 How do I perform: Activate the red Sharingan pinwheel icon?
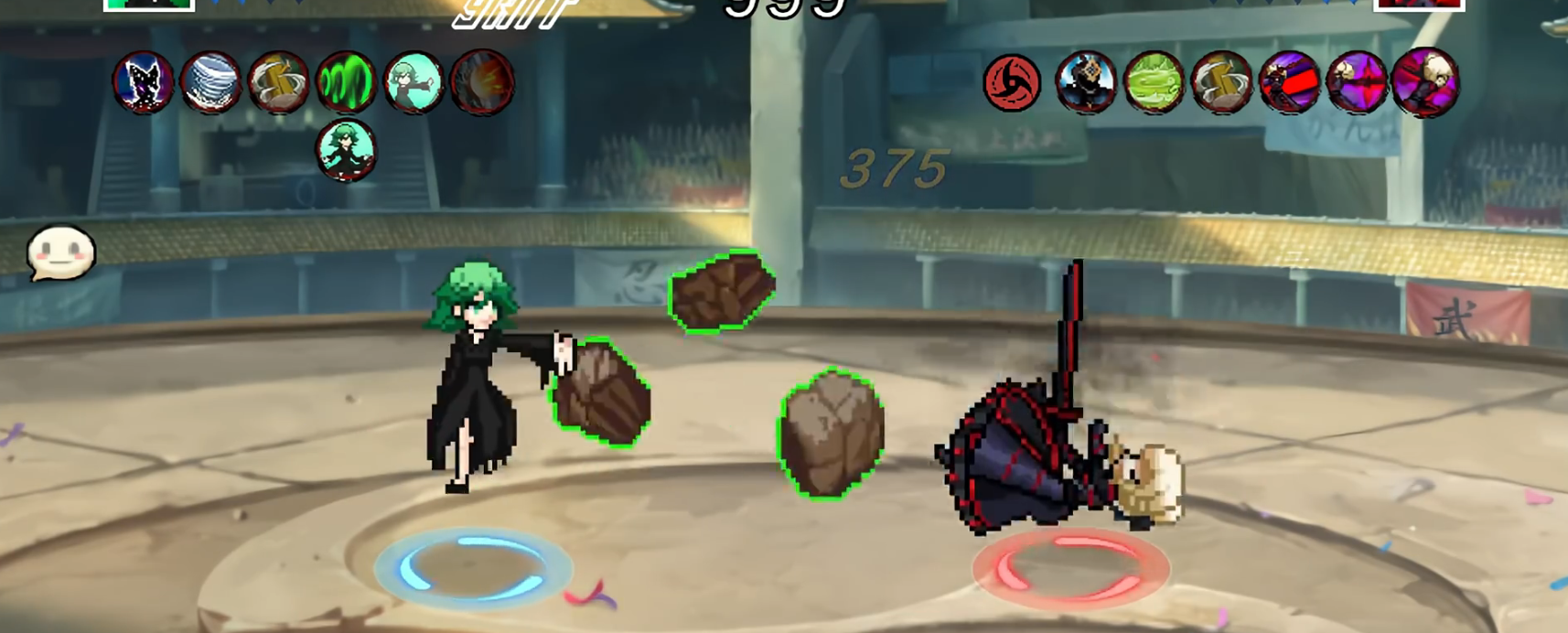click(x=1012, y=82)
